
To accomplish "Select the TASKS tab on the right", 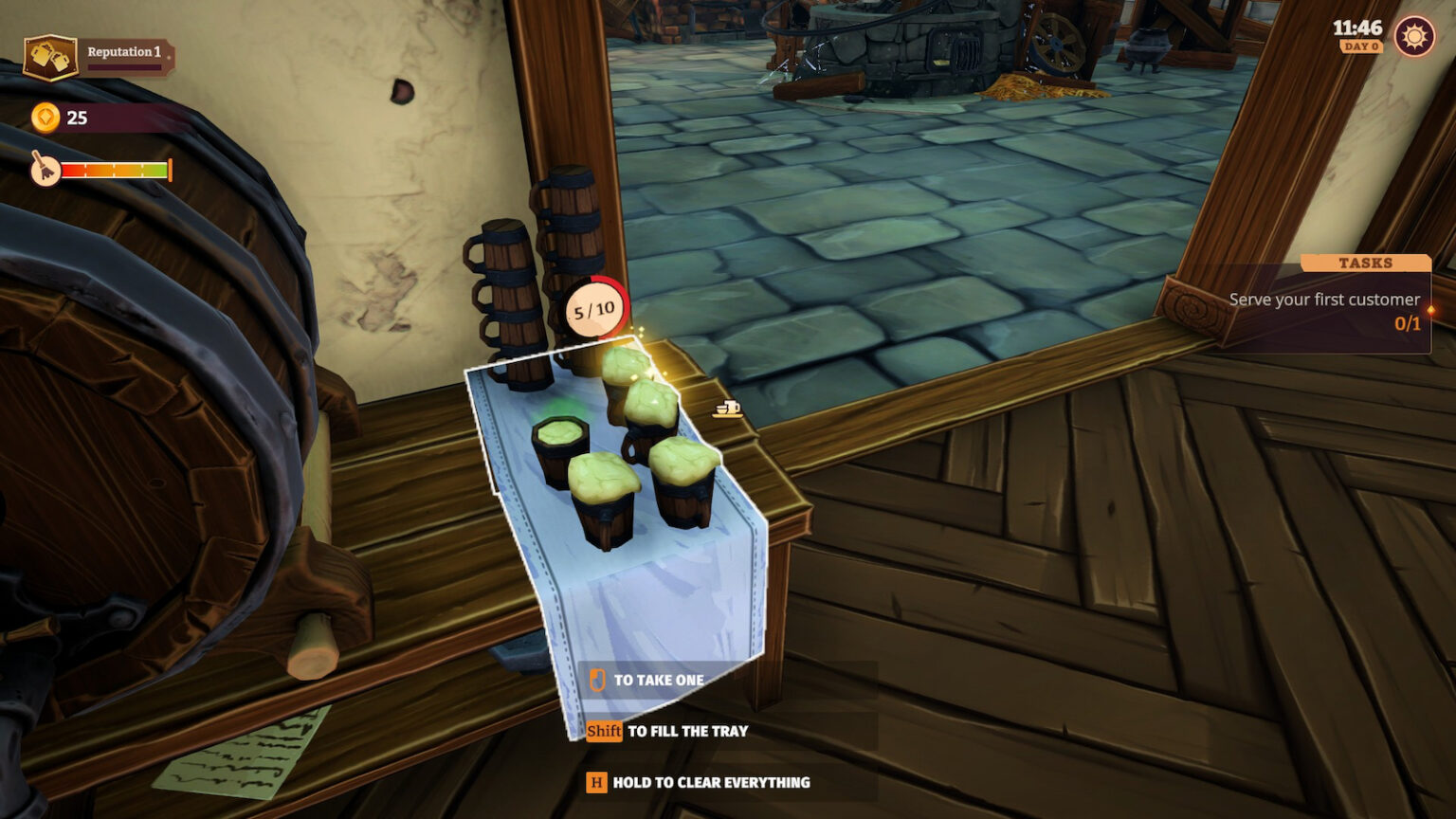I will click(1365, 263).
